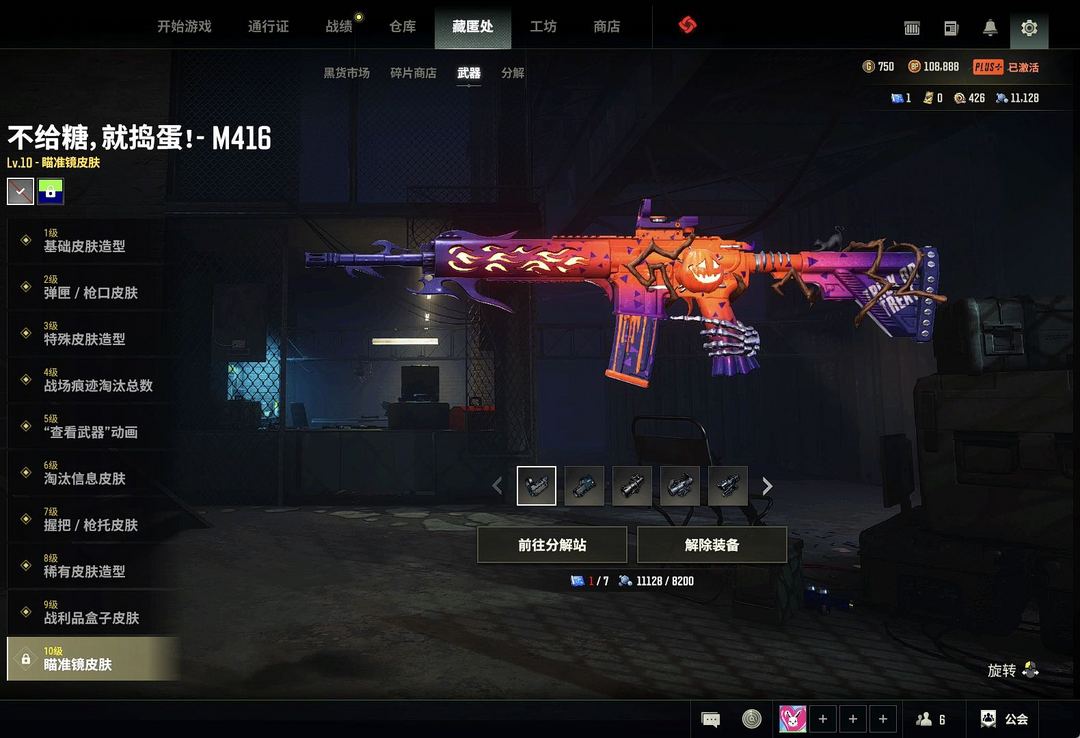
Task: Open the chat message bubble icon
Action: [711, 718]
